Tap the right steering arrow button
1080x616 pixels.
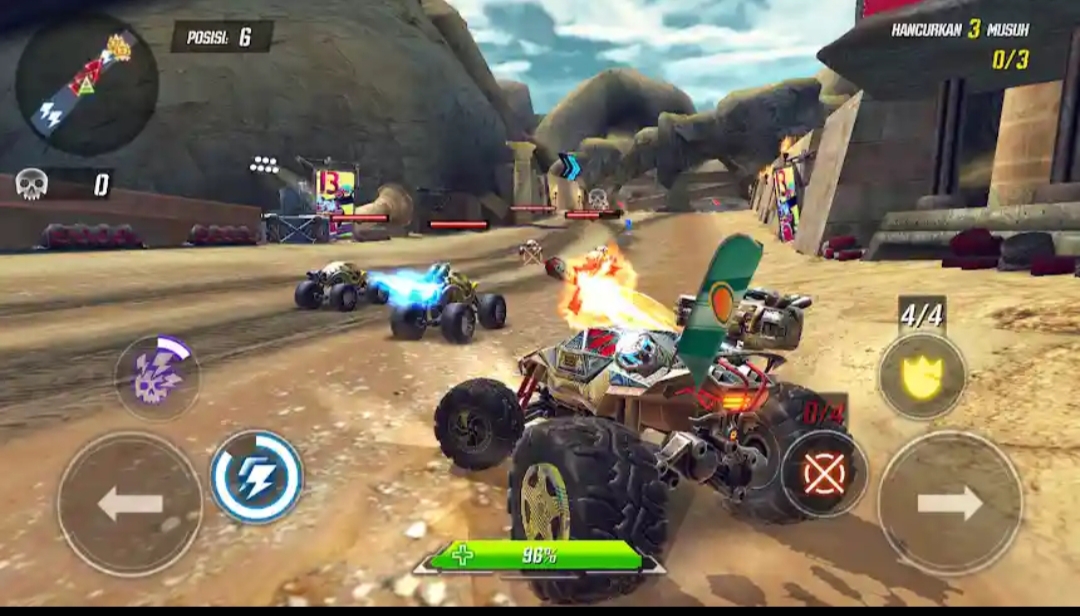click(x=950, y=503)
